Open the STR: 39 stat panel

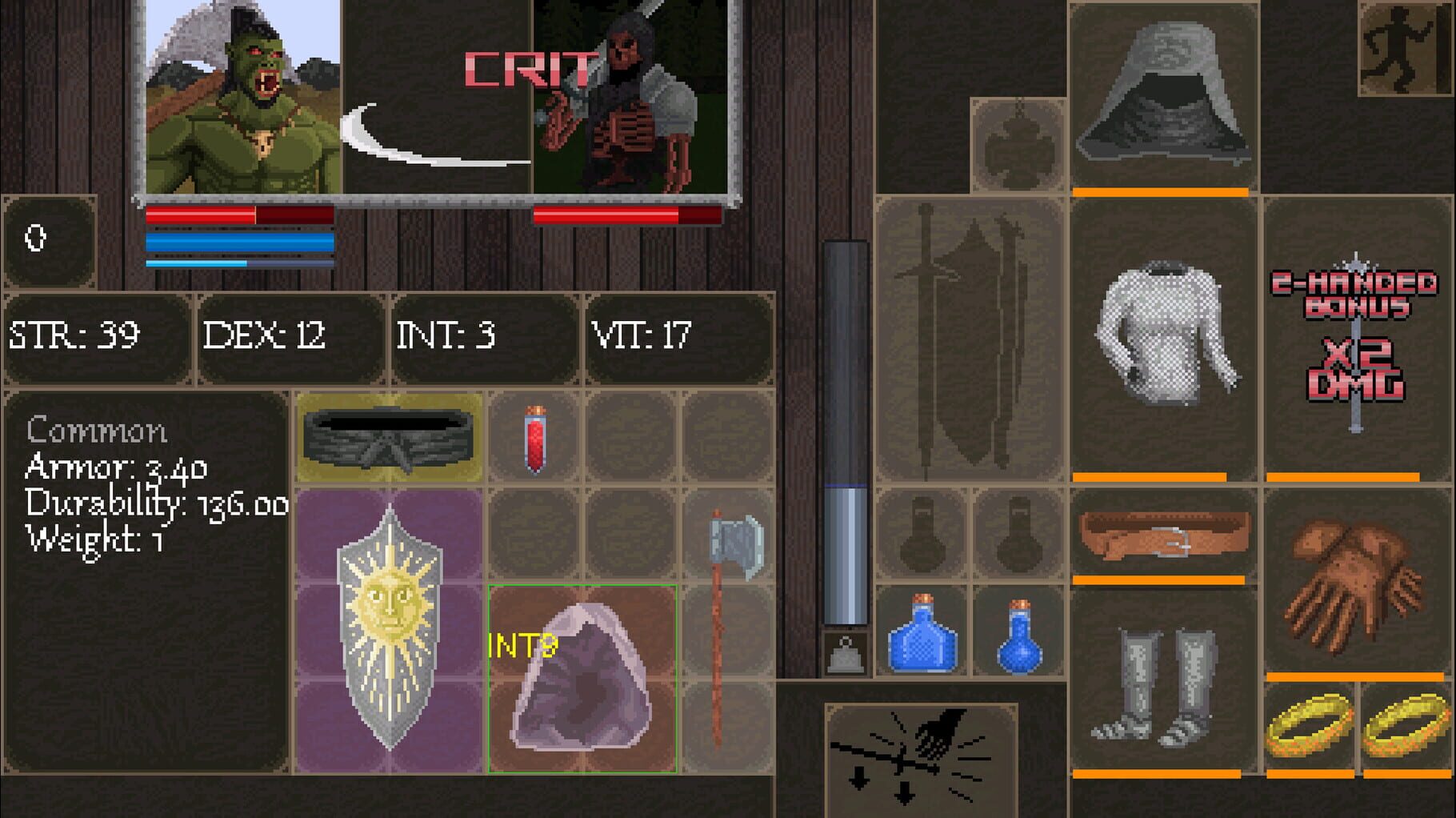(96, 336)
